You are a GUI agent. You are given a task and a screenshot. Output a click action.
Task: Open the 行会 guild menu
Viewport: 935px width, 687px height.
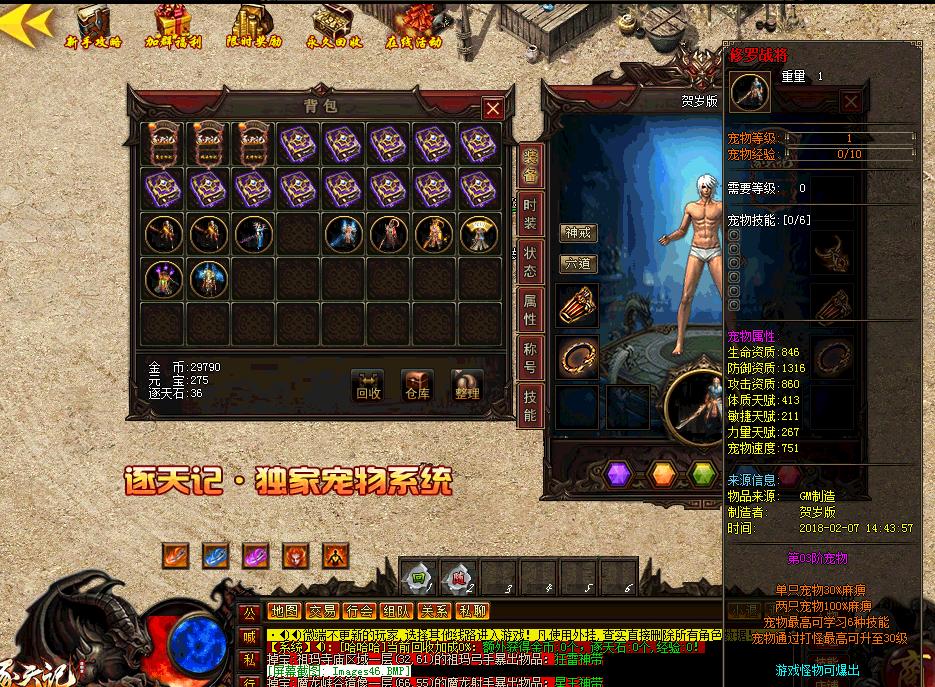360,611
